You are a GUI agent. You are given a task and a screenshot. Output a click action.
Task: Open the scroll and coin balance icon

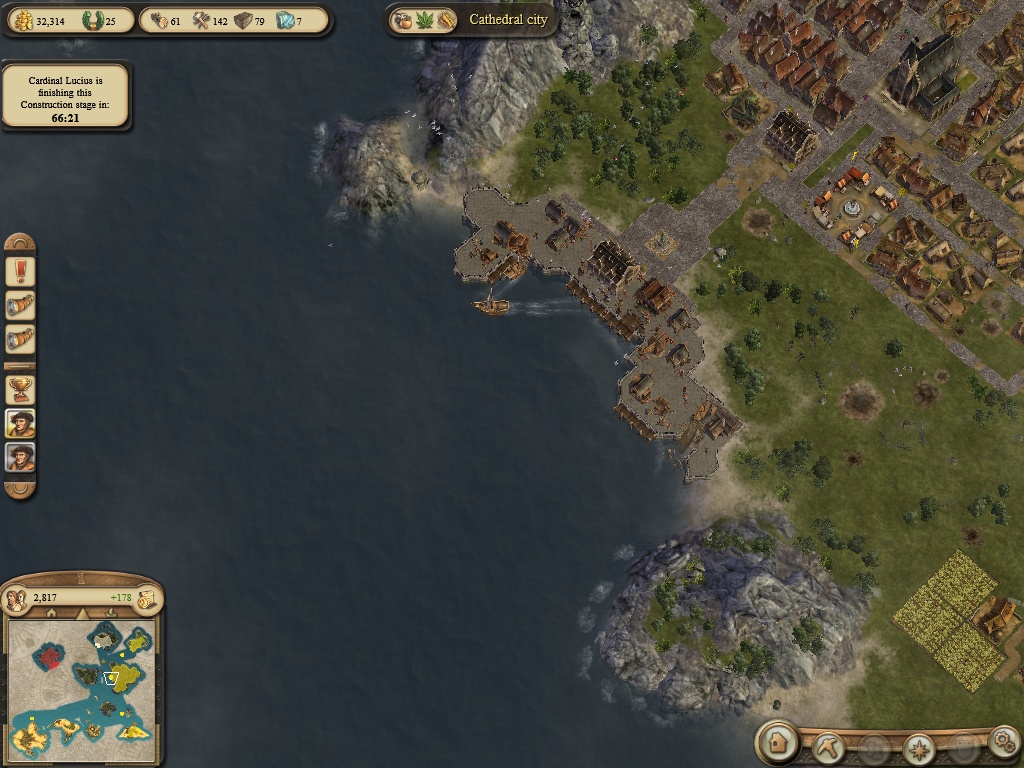146,598
